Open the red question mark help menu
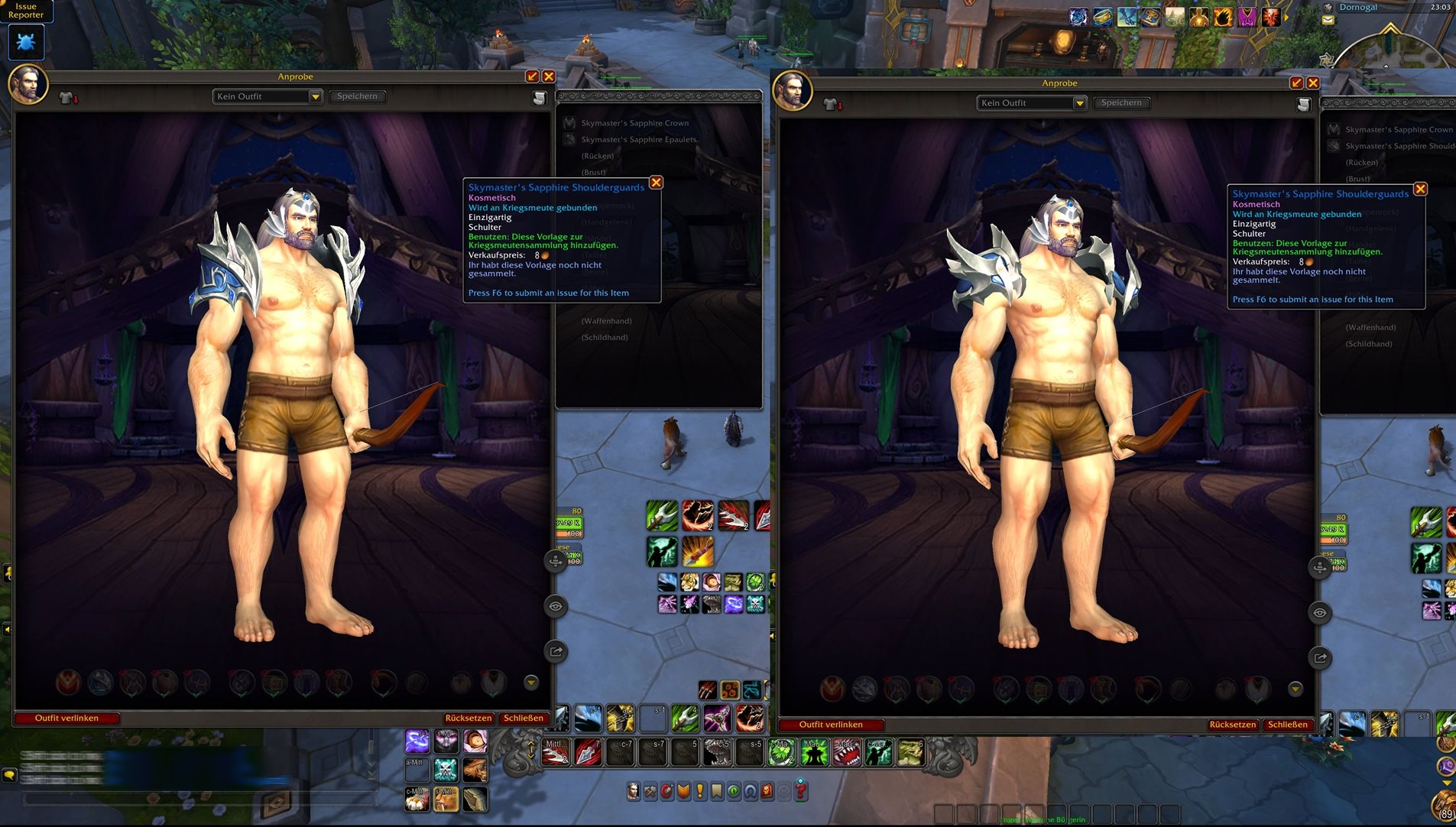Viewport: 1456px width, 827px height. tap(801, 790)
